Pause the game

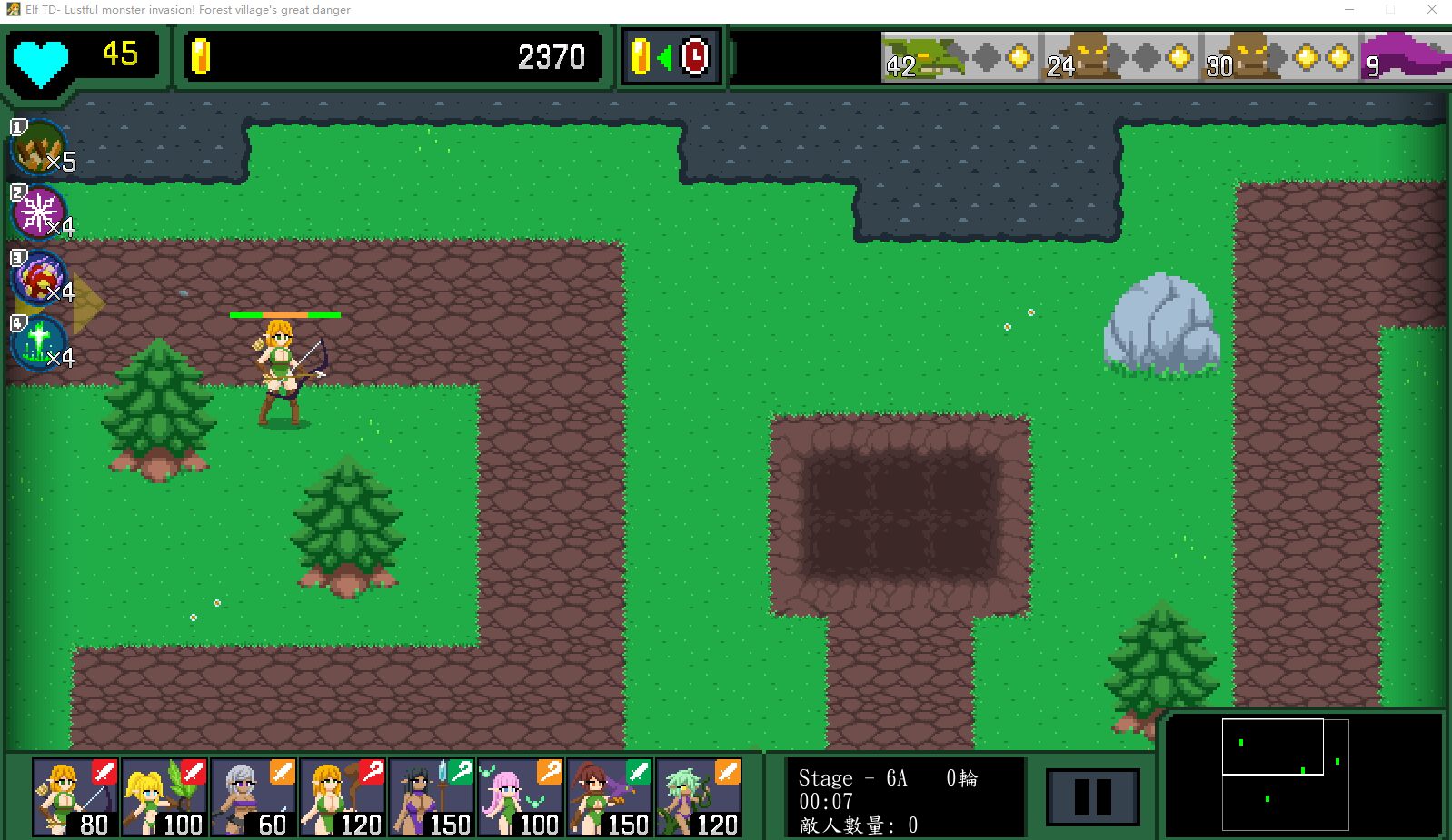tap(1092, 797)
